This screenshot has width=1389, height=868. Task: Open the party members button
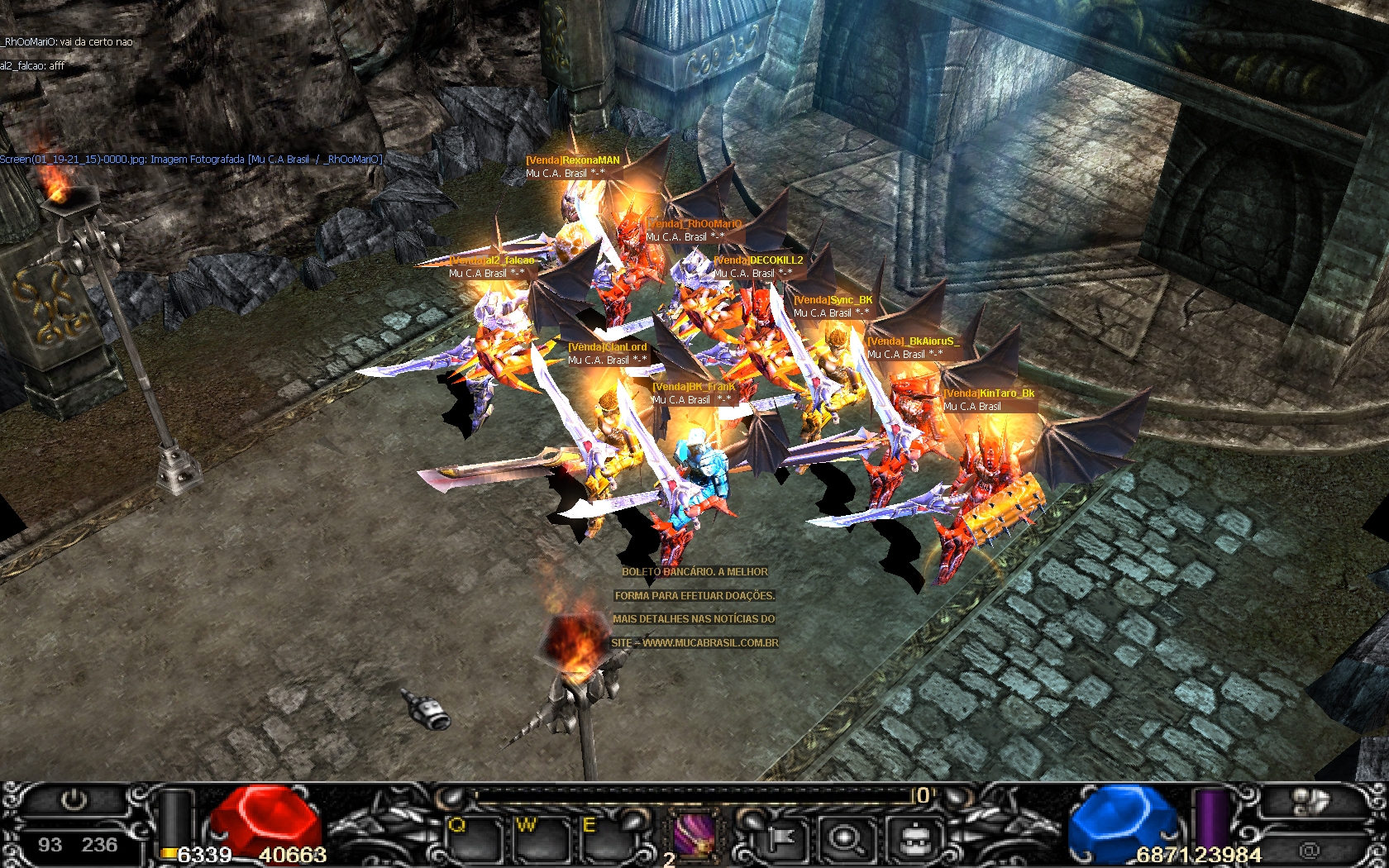1312,801
